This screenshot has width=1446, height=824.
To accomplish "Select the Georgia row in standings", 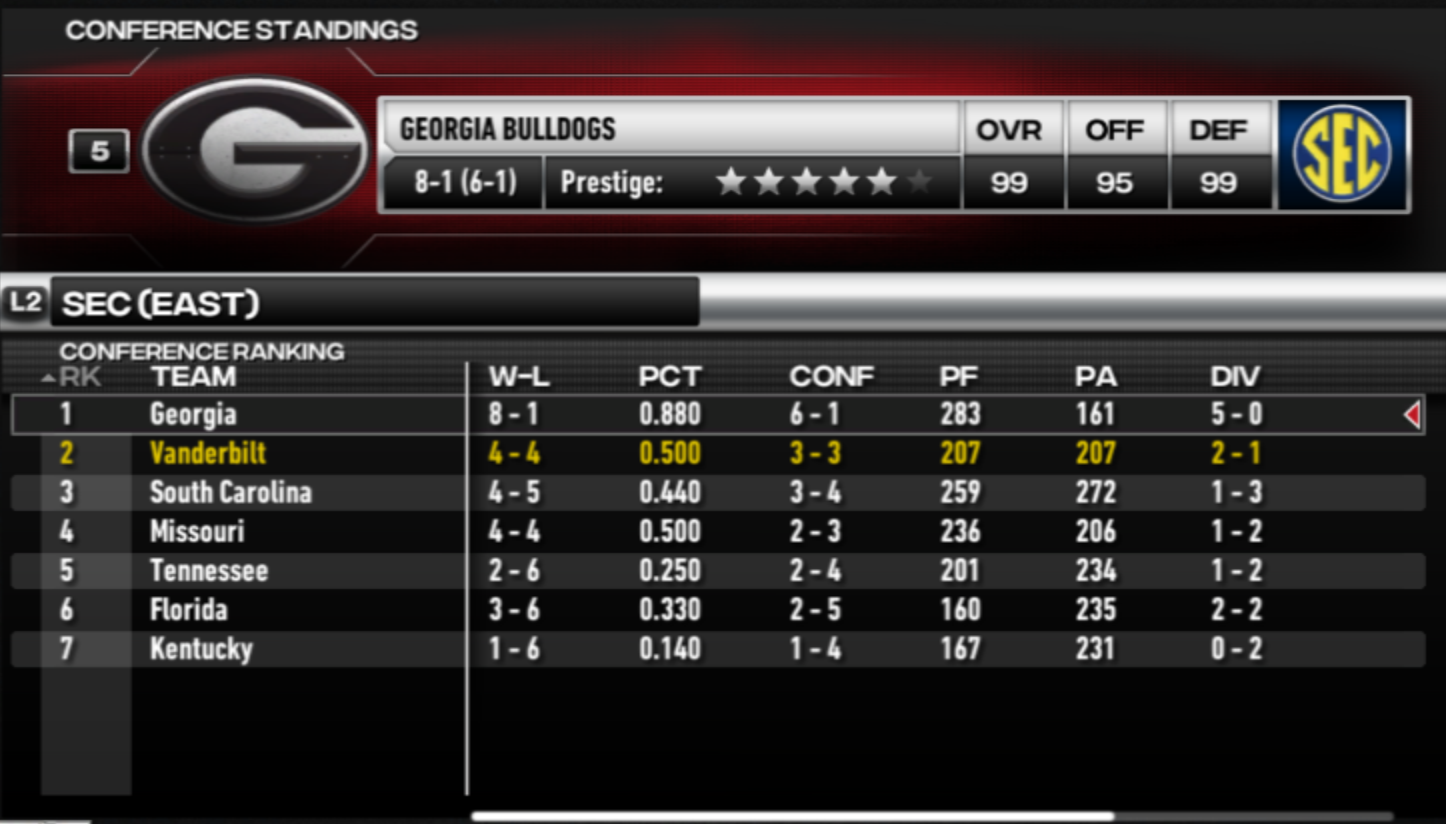I will tap(193, 414).
